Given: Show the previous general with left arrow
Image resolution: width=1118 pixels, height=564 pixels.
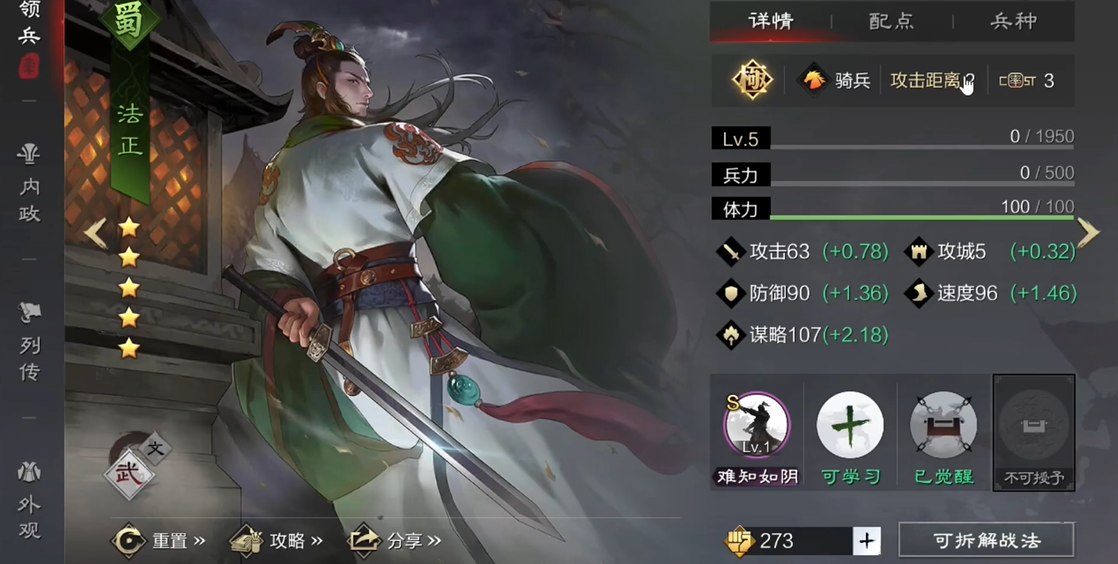Looking at the screenshot, I should [x=95, y=233].
